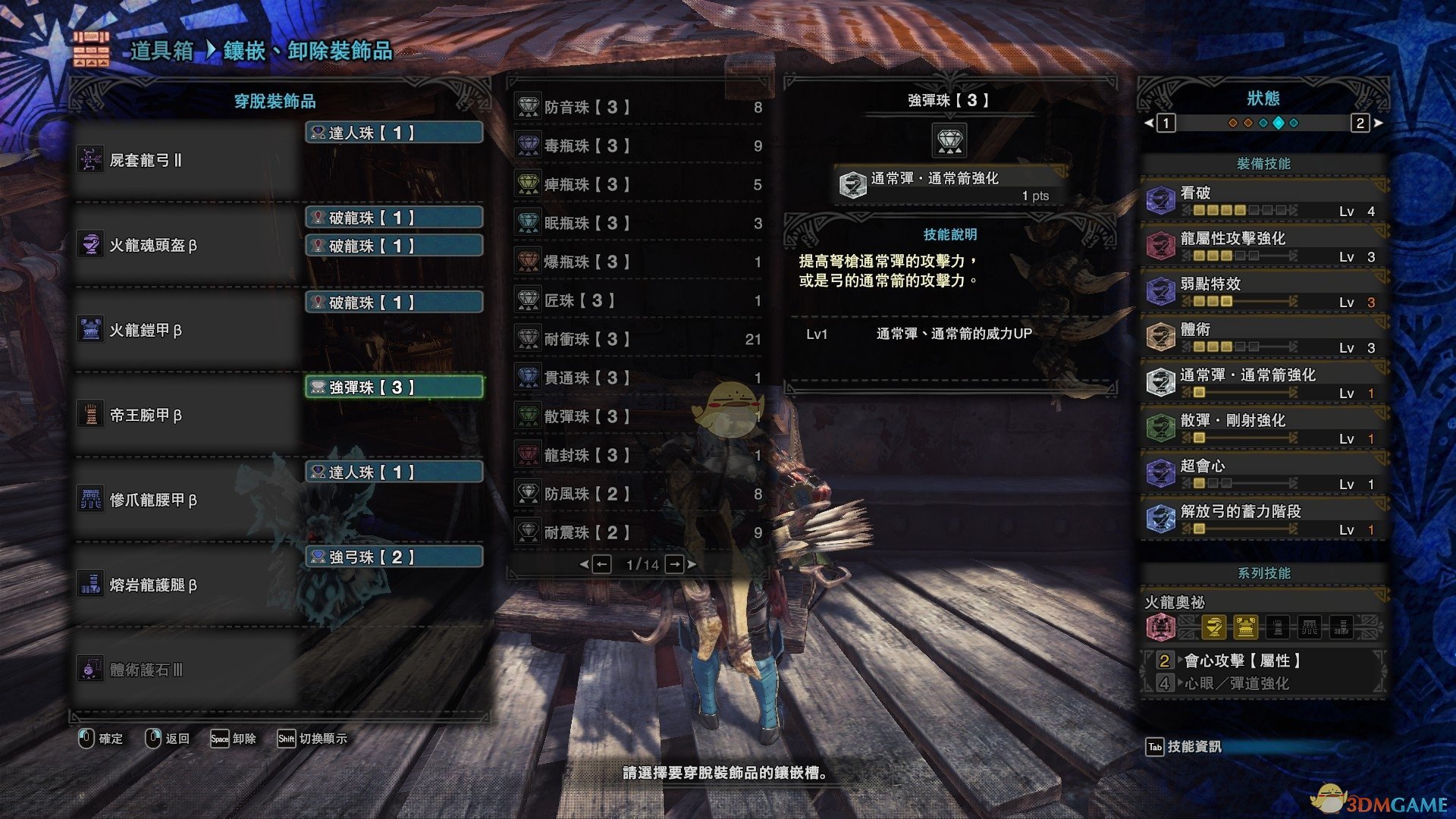The image size is (1456, 819).
Task: Select the 強彈珠【3】 slot on 帝王腕甲β
Action: (x=394, y=388)
